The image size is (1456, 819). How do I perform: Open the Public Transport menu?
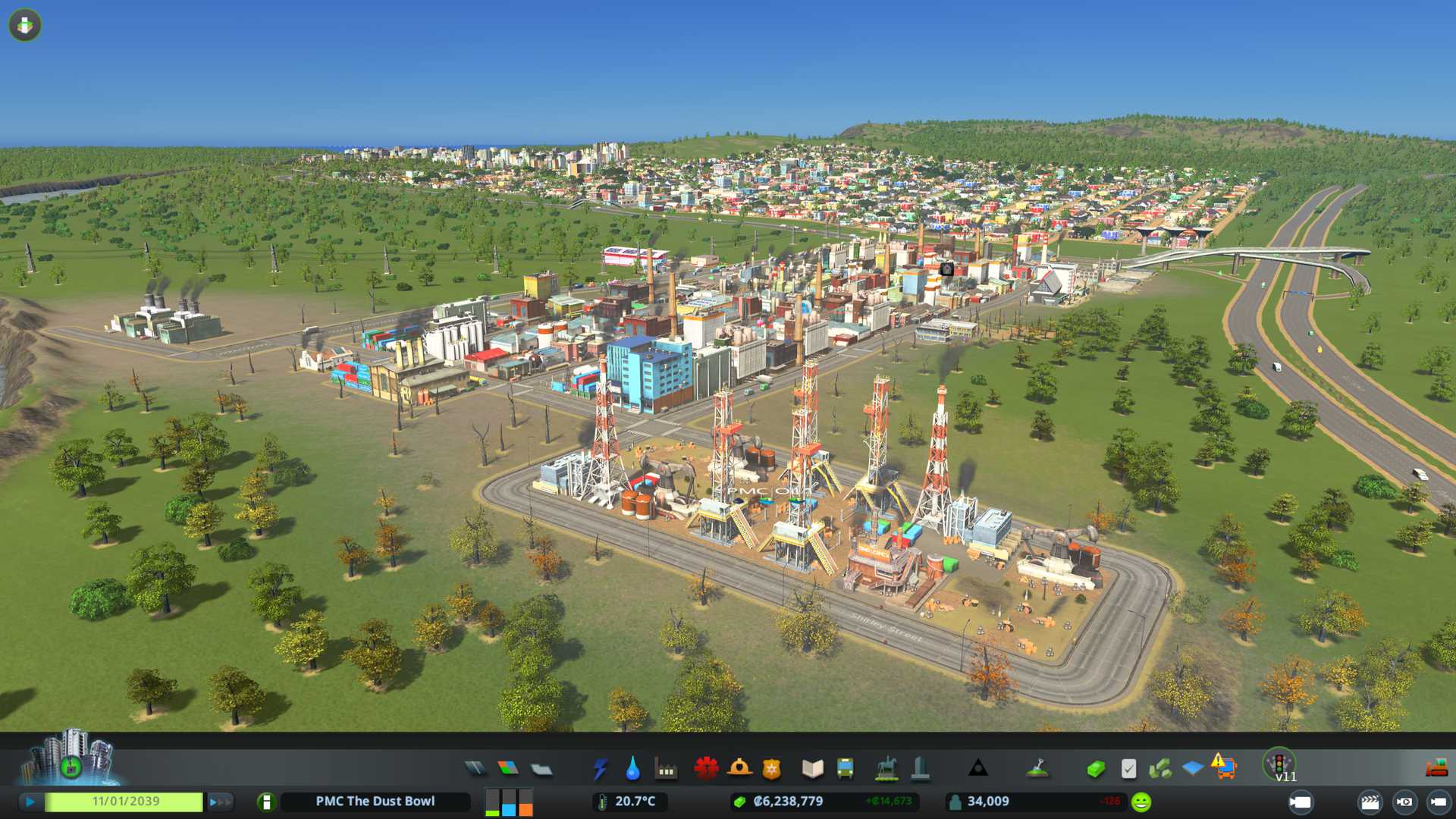(x=846, y=769)
